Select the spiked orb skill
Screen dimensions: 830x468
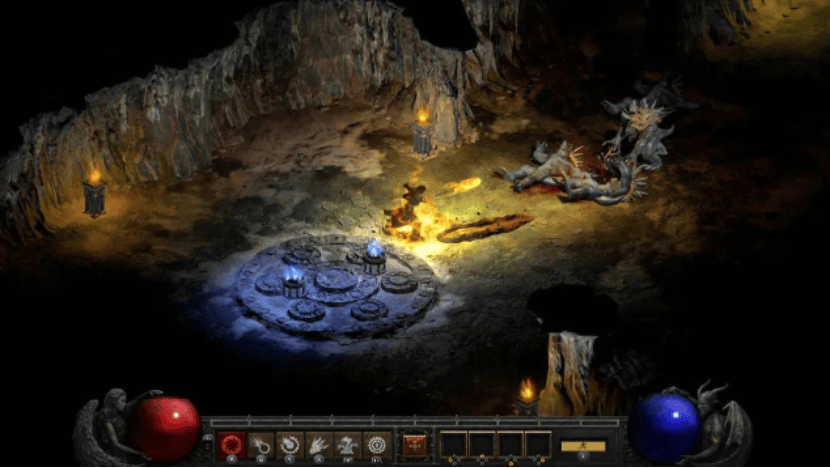tap(290, 444)
